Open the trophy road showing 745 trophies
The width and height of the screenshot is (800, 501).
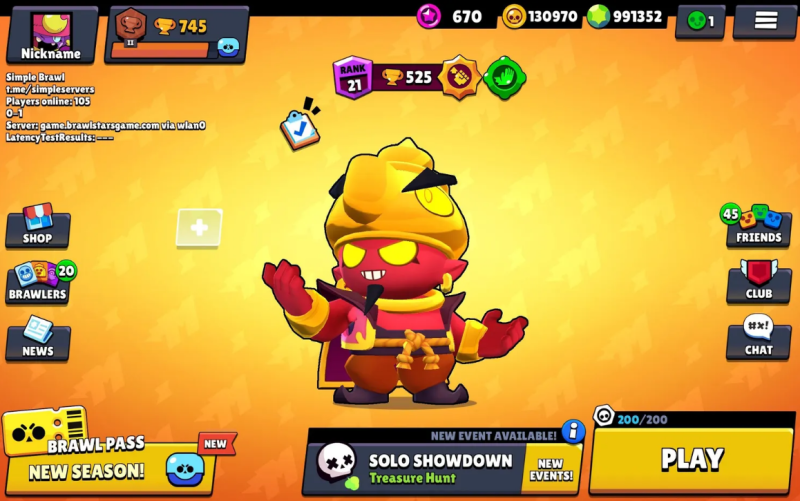click(176, 34)
